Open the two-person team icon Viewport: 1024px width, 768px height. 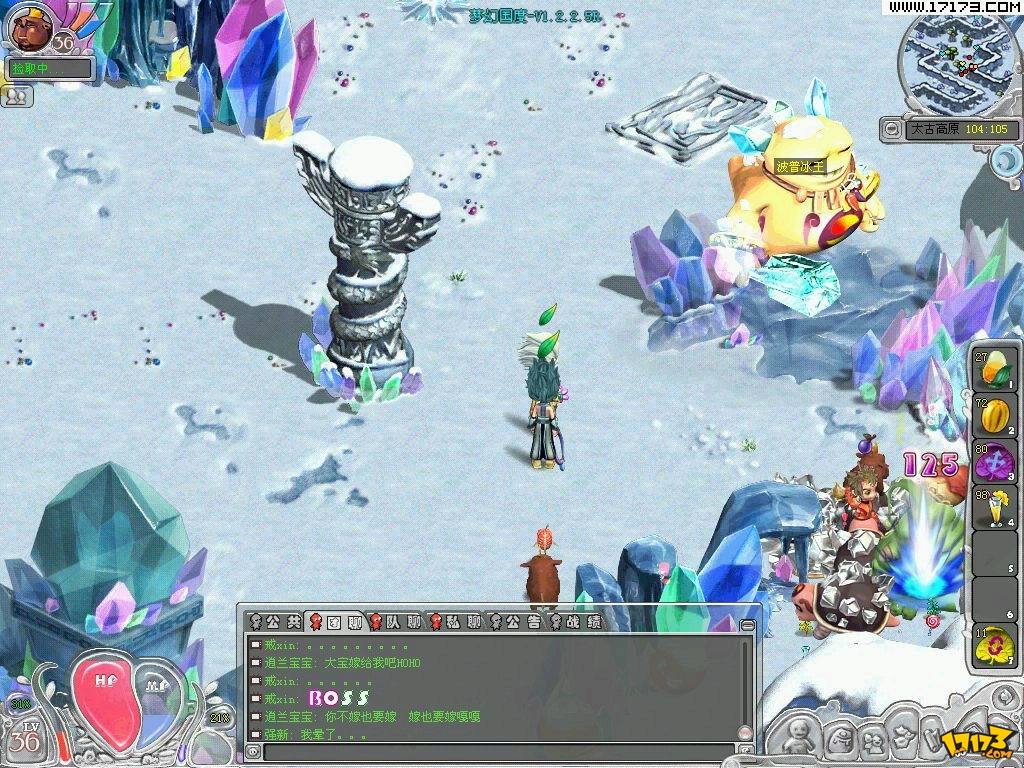(19, 96)
